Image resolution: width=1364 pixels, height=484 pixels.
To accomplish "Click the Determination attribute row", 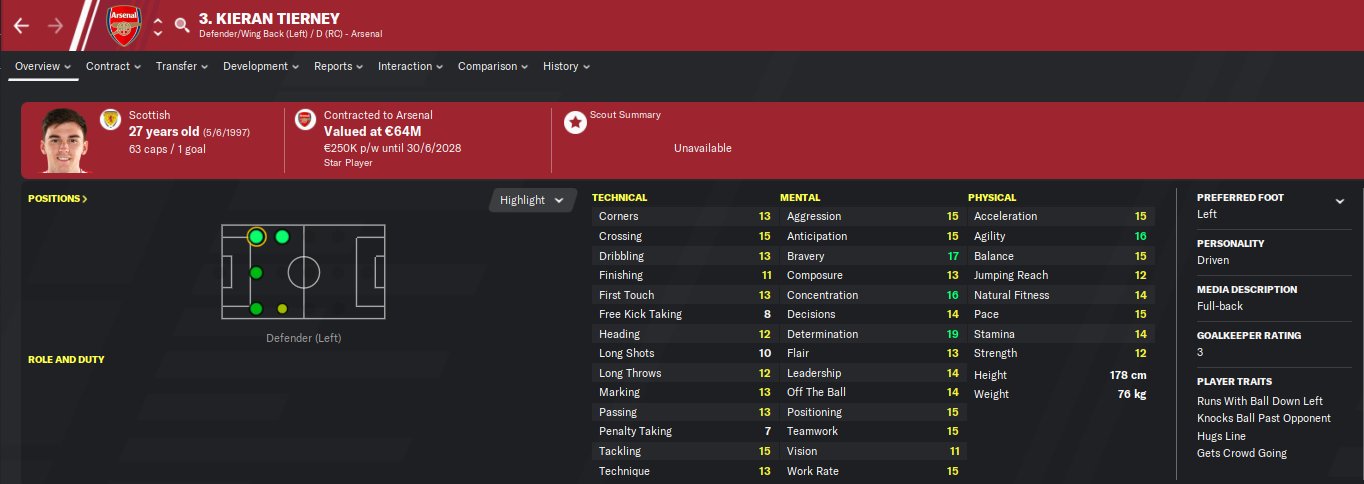I will 872,334.
